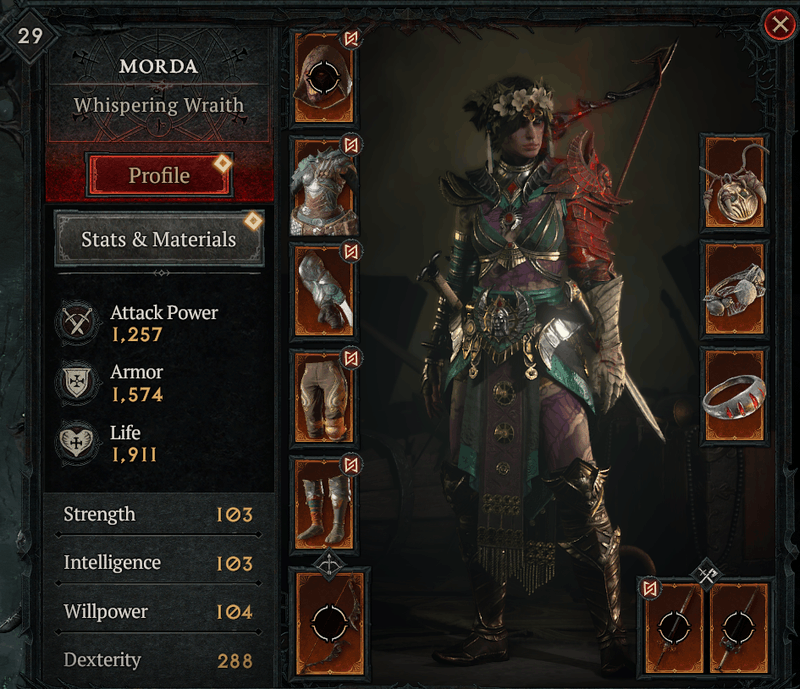The width and height of the screenshot is (800, 689).
Task: Select the boots equipment slot
Action: (324, 505)
